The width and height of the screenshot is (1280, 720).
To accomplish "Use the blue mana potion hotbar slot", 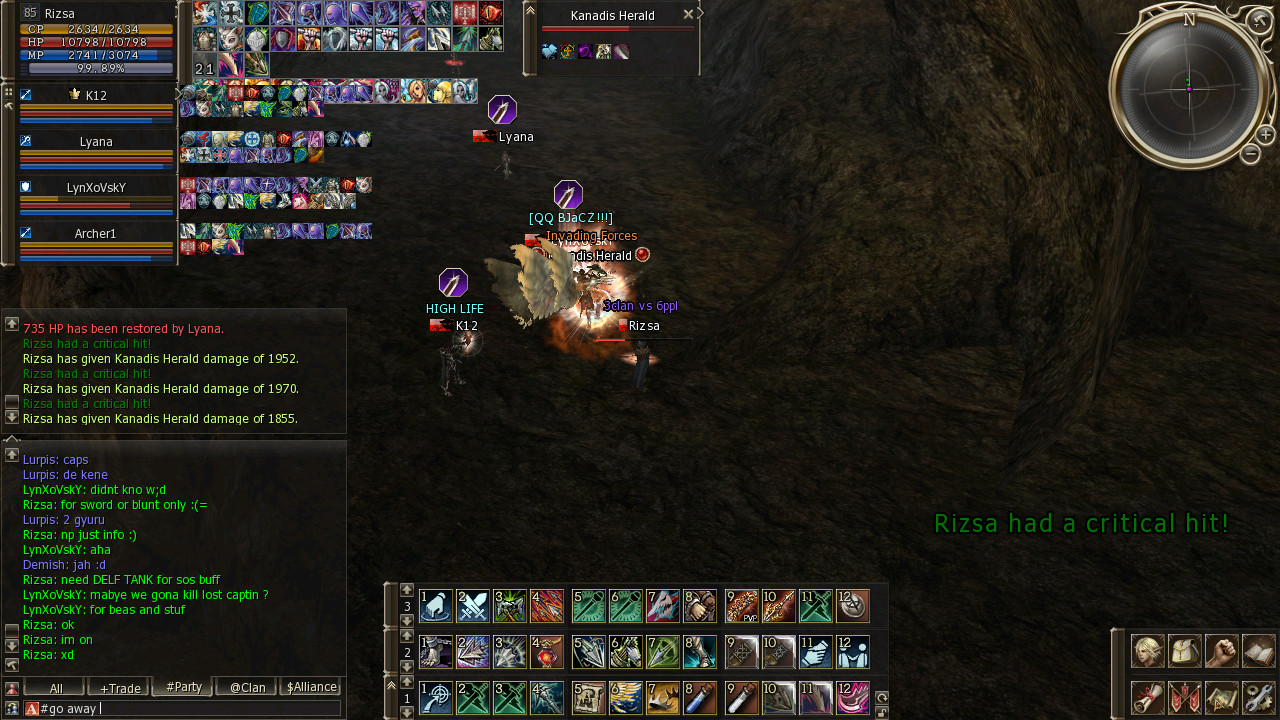I will click(x=702, y=697).
